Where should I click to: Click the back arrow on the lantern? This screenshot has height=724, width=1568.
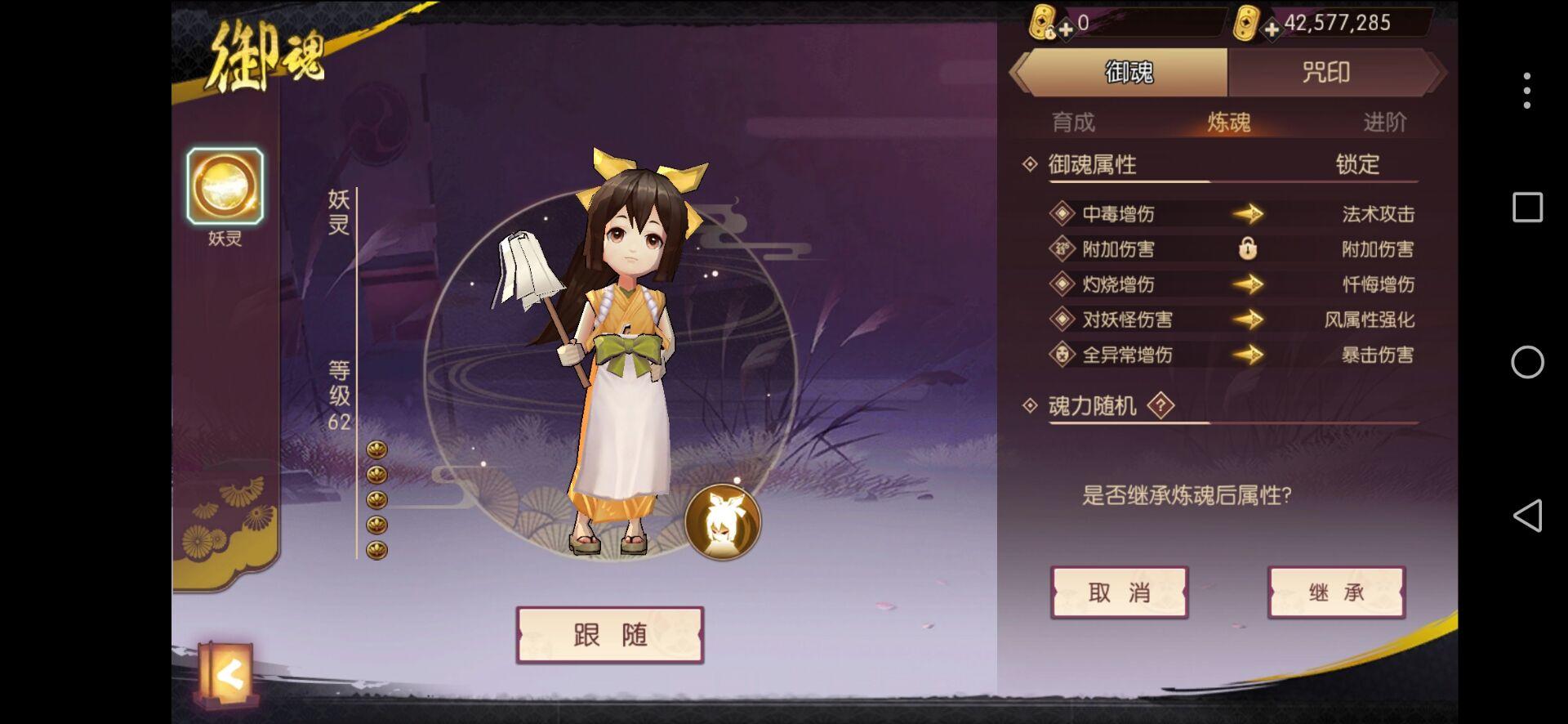[x=230, y=672]
